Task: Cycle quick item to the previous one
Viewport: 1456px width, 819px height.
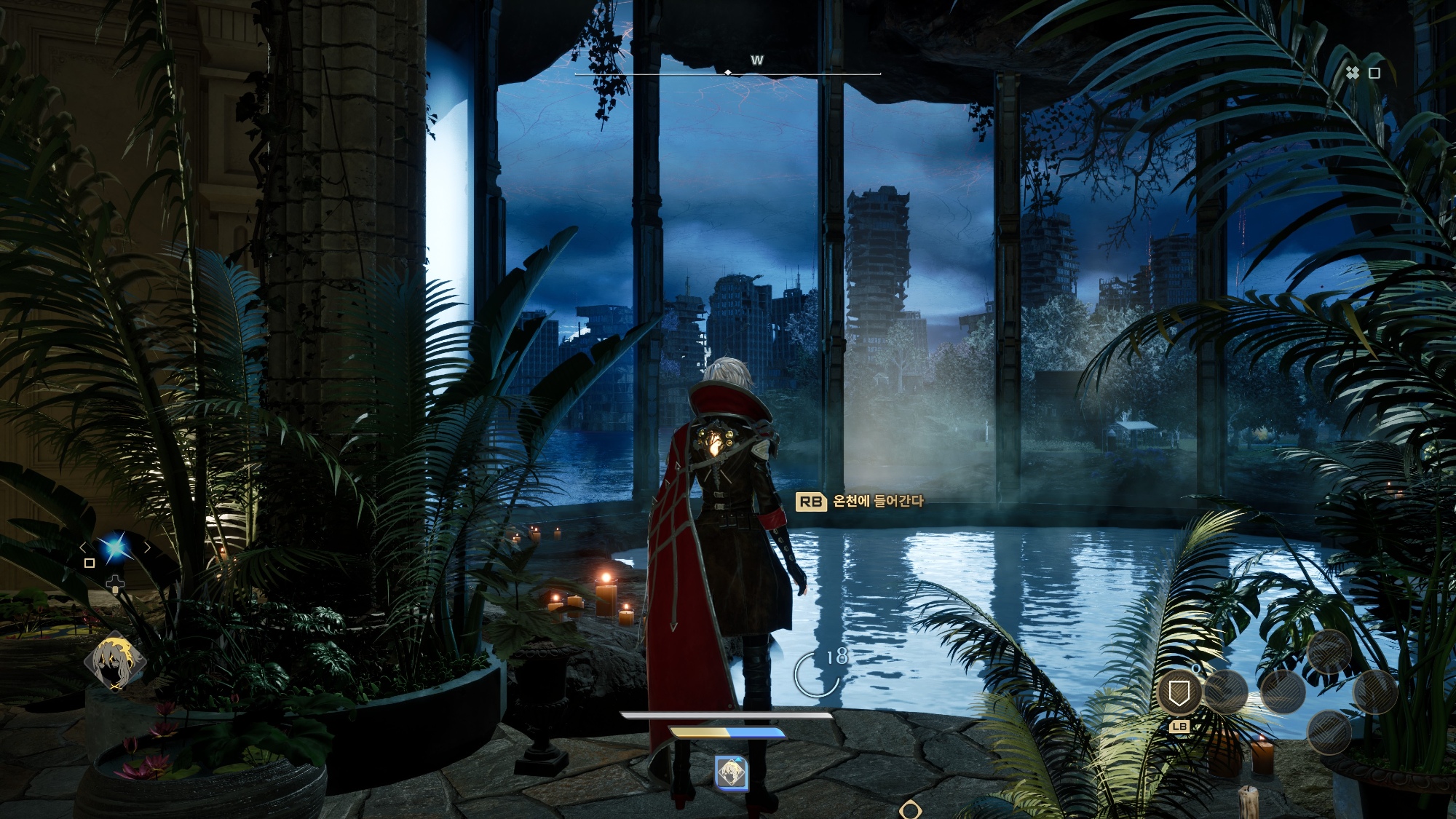Action: click(83, 547)
